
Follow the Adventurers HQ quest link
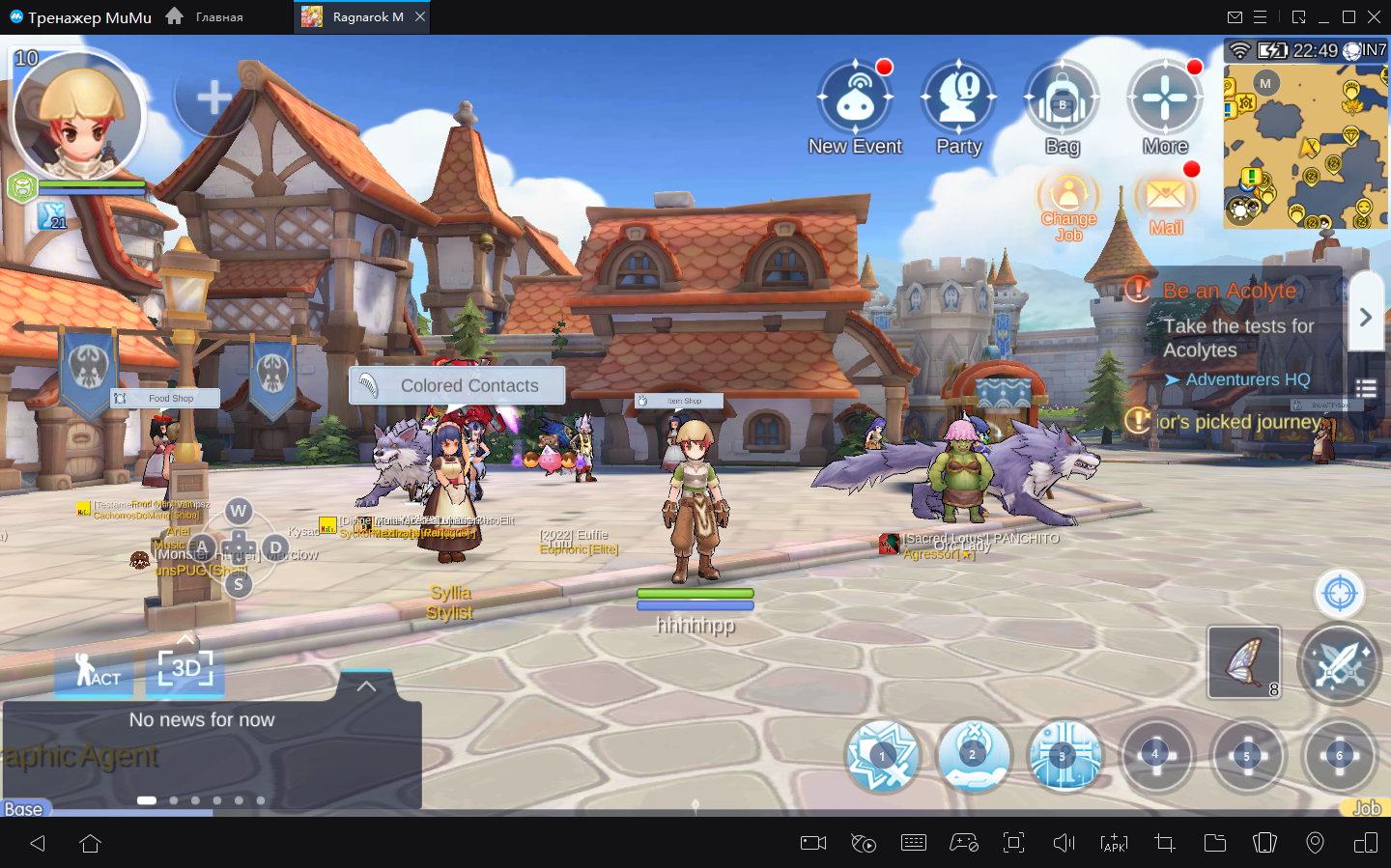click(x=1247, y=379)
